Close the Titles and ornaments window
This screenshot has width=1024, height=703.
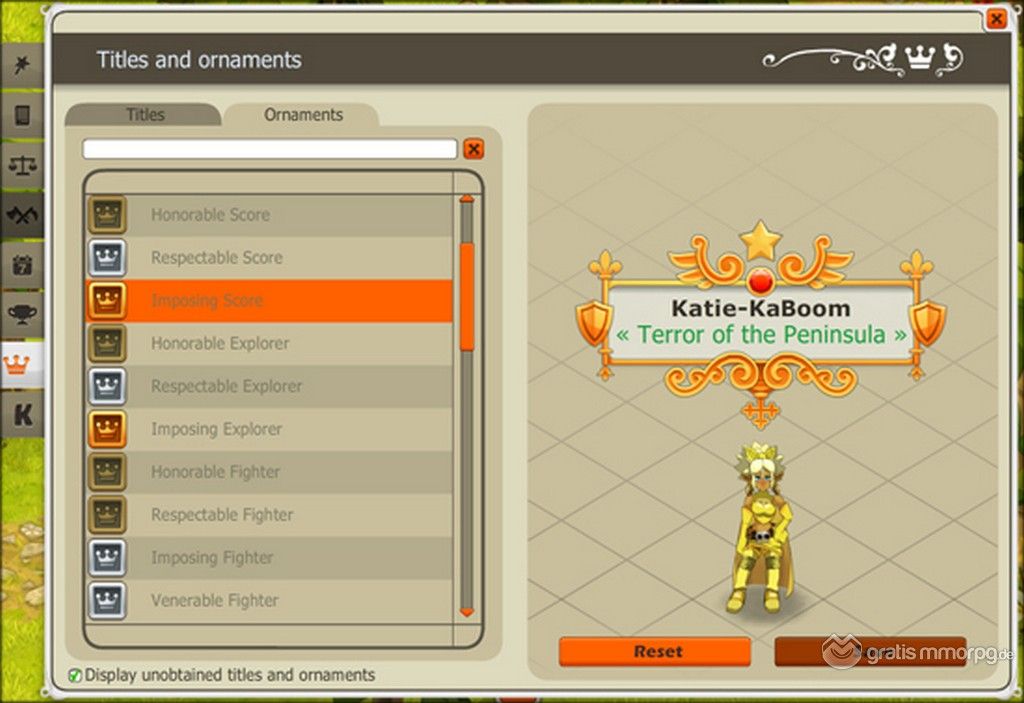click(x=995, y=19)
